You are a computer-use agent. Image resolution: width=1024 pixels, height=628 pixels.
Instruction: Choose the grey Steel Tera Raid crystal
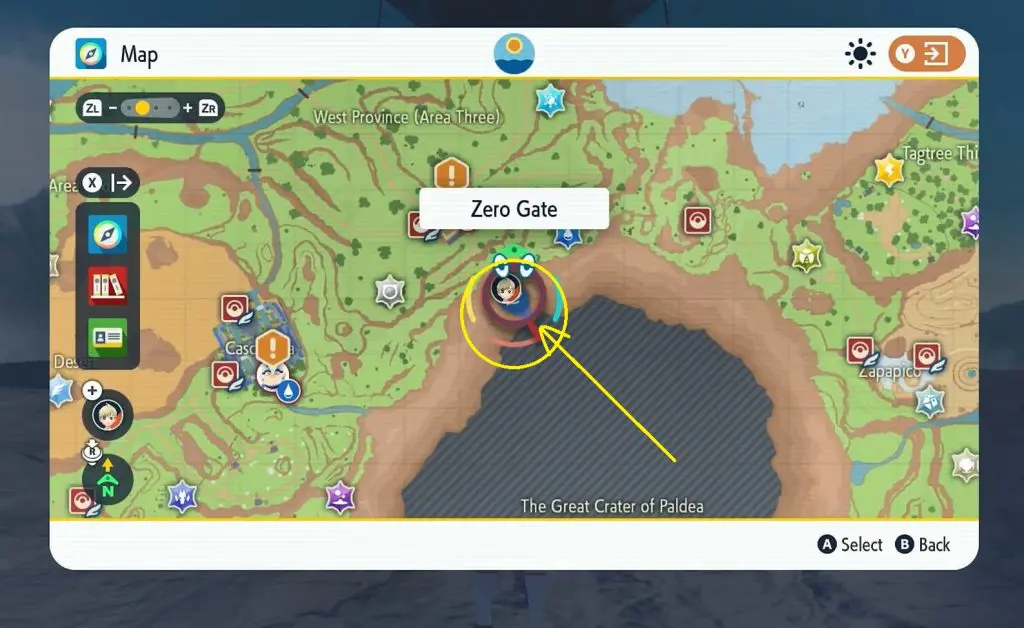point(389,291)
